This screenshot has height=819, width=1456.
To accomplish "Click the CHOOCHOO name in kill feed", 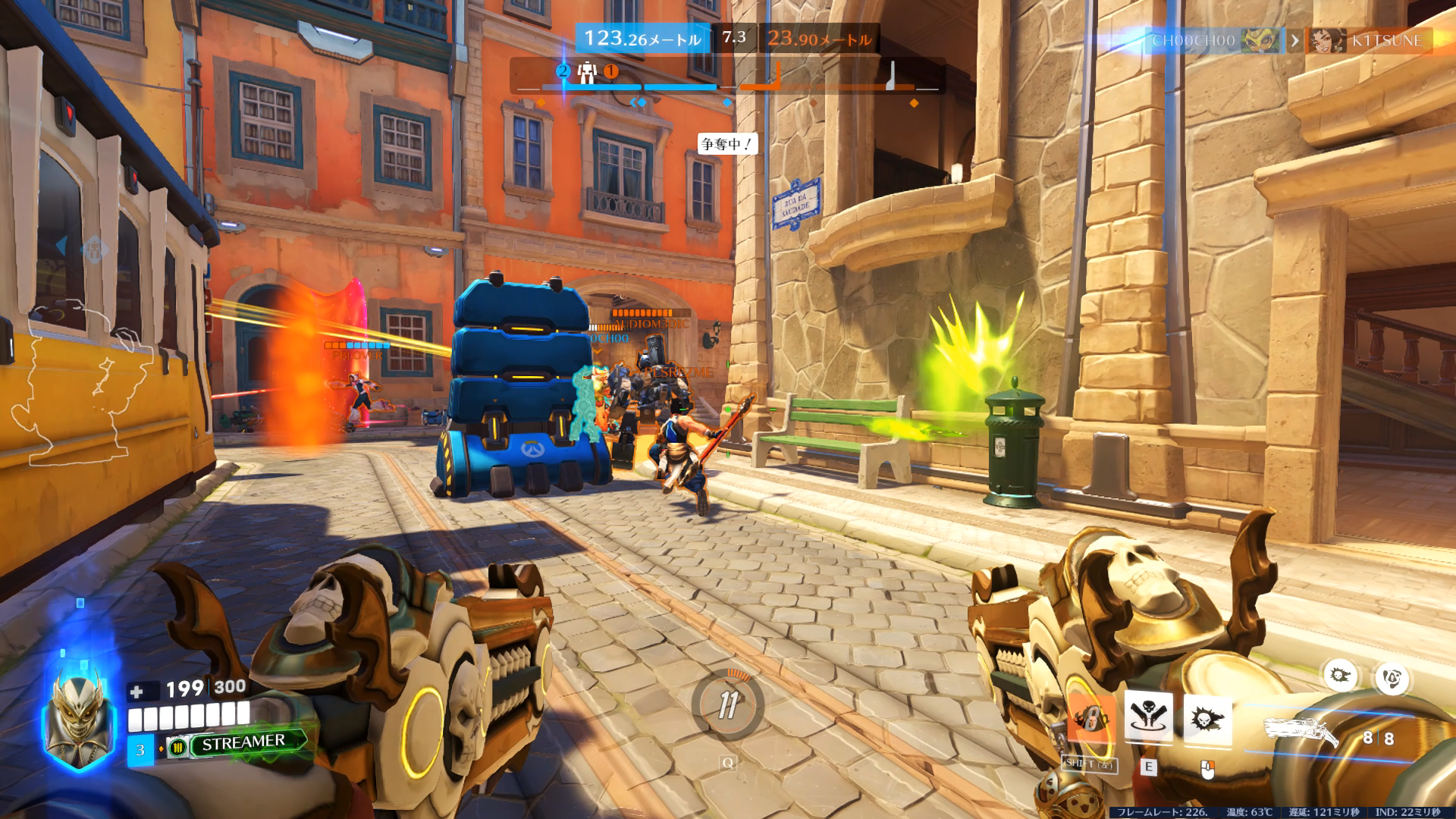I will (x=1194, y=41).
